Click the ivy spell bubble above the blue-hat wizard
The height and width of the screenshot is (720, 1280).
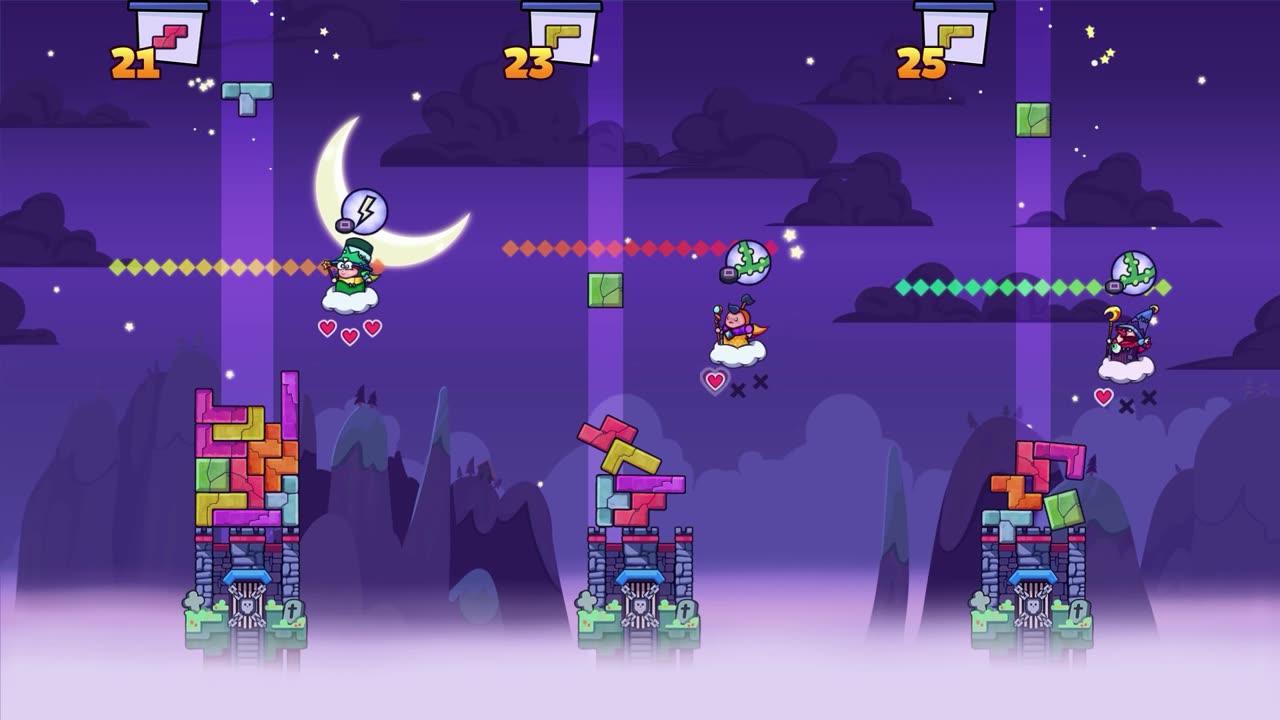[x=1133, y=273]
